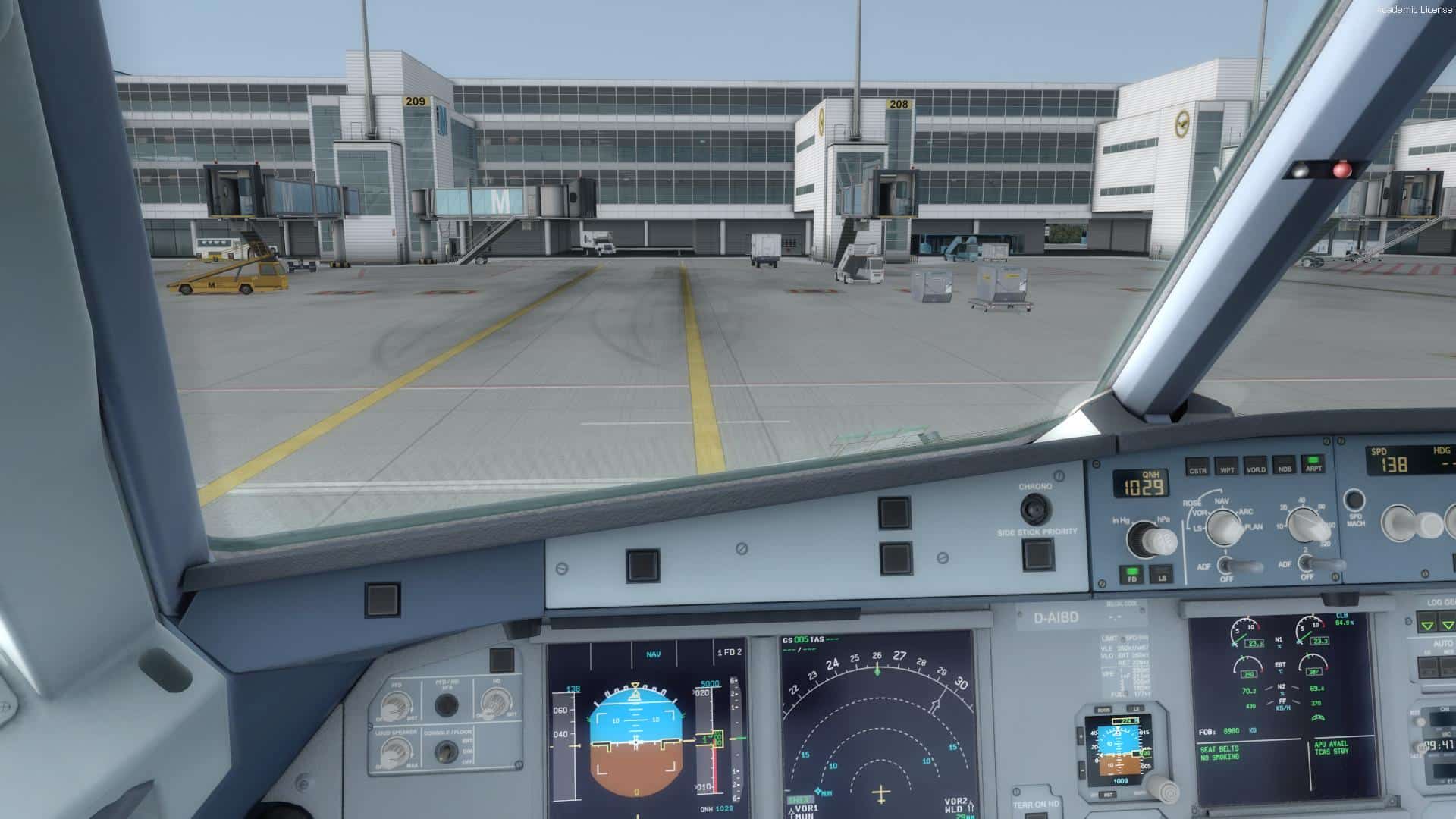Enable the WPT display button
The height and width of the screenshot is (819, 1456).
pos(1226,466)
